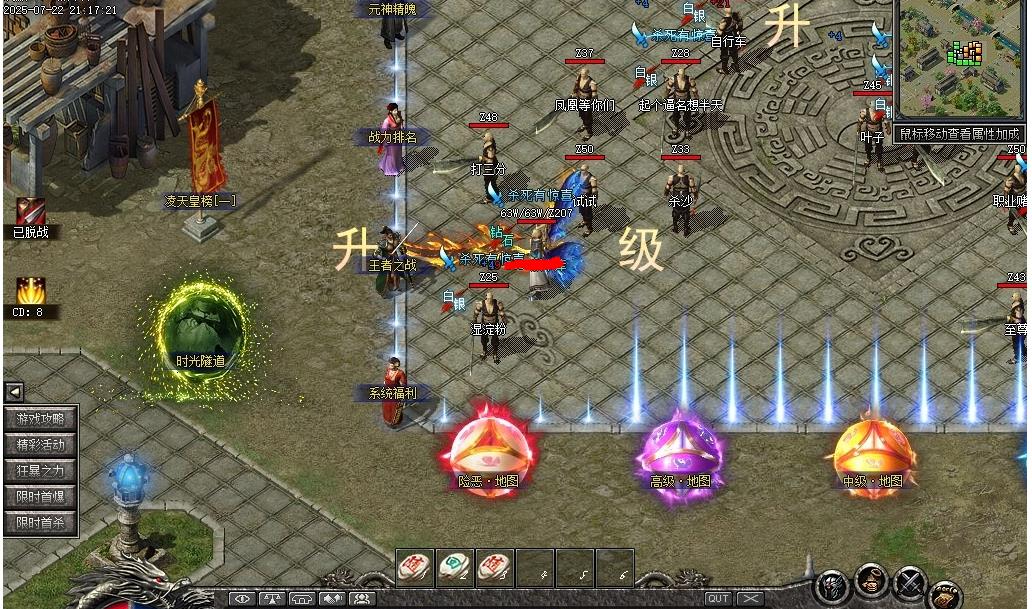The image size is (1032, 609).
Task: Open the 限时首爆 panel
Action: (40, 497)
